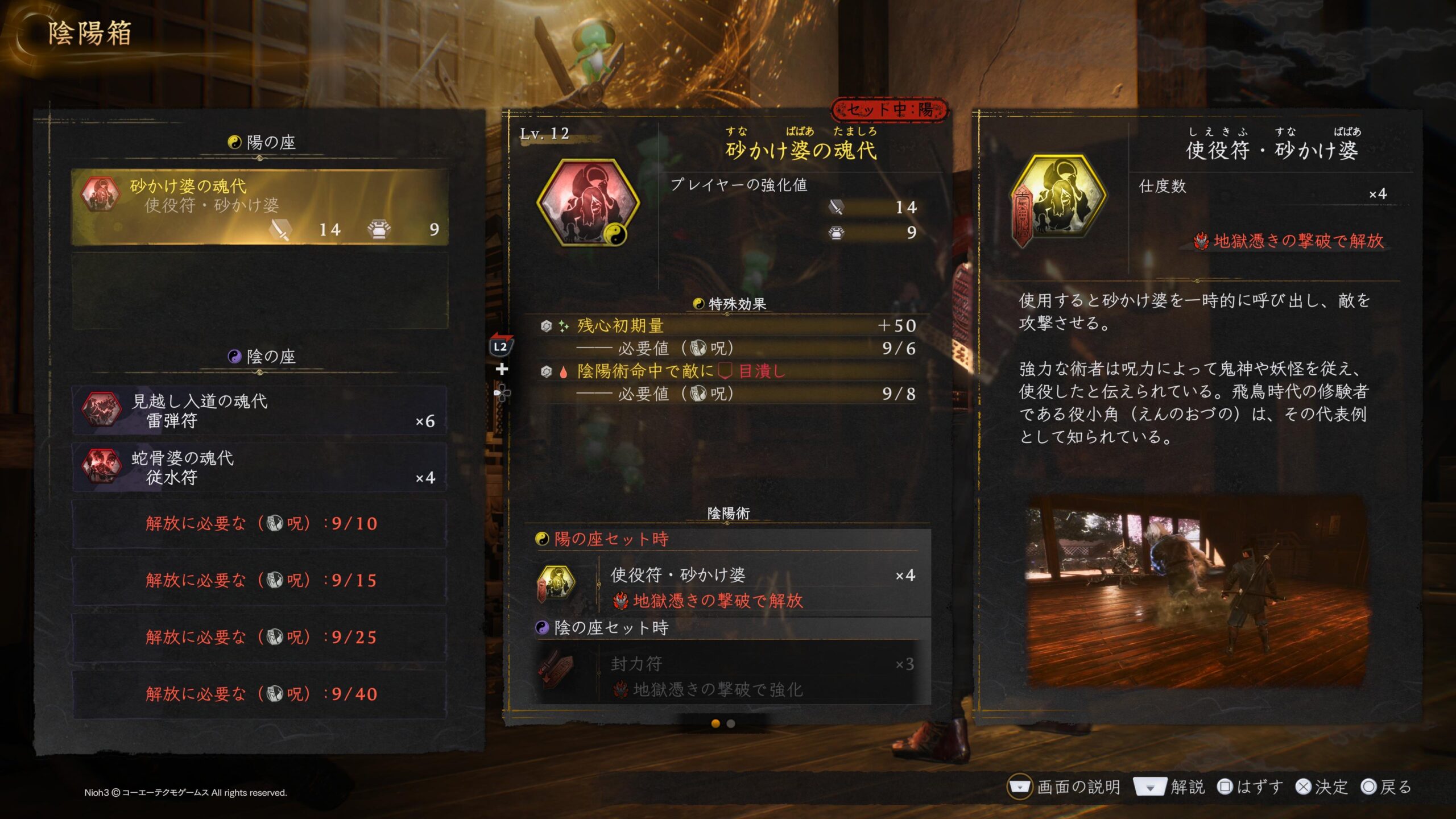Select the locked slot requiring 9/15 呪
The width and height of the screenshot is (1456, 819).
point(259,581)
